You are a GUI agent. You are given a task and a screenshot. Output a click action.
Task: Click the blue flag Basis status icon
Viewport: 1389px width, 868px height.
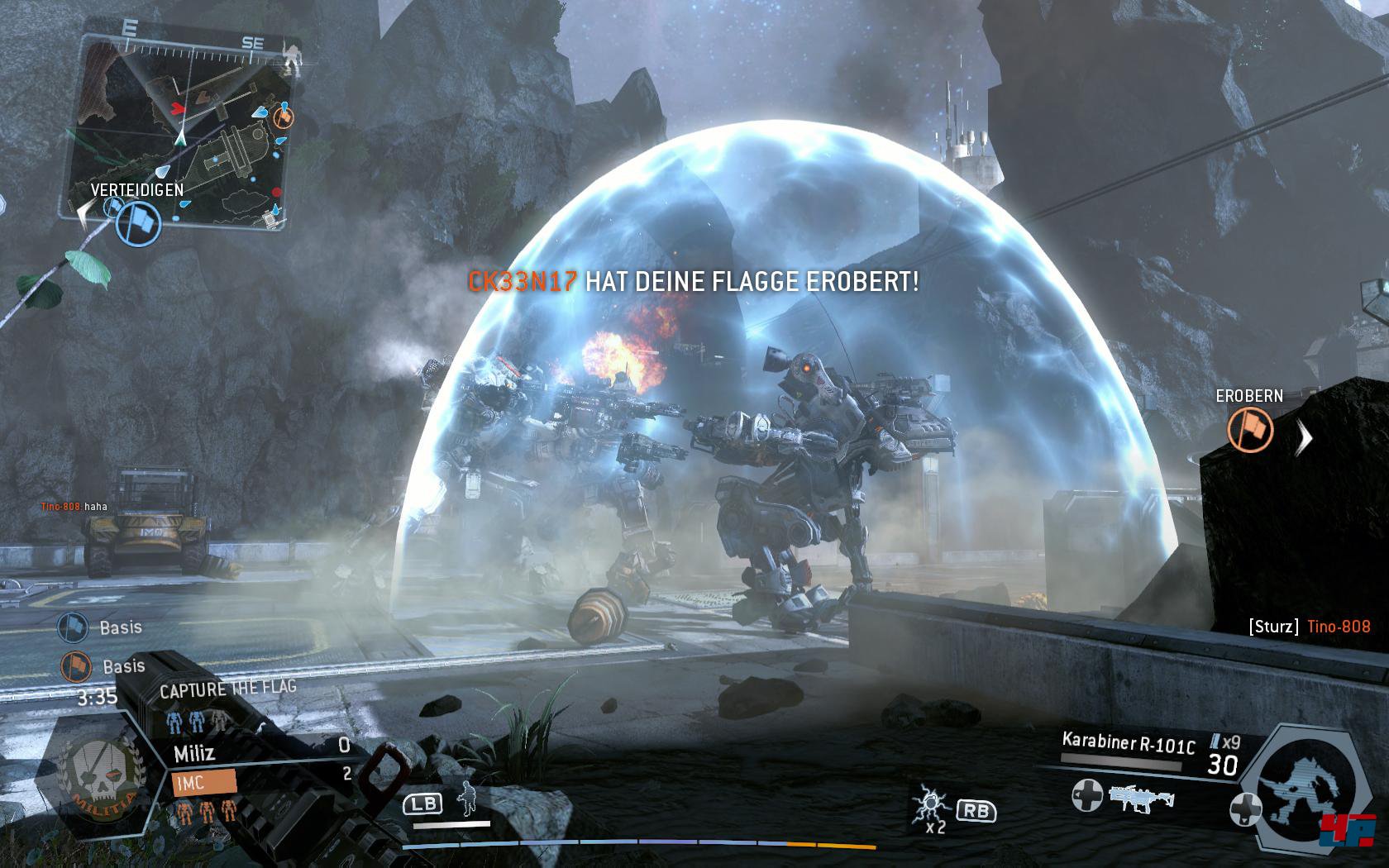click(74, 628)
